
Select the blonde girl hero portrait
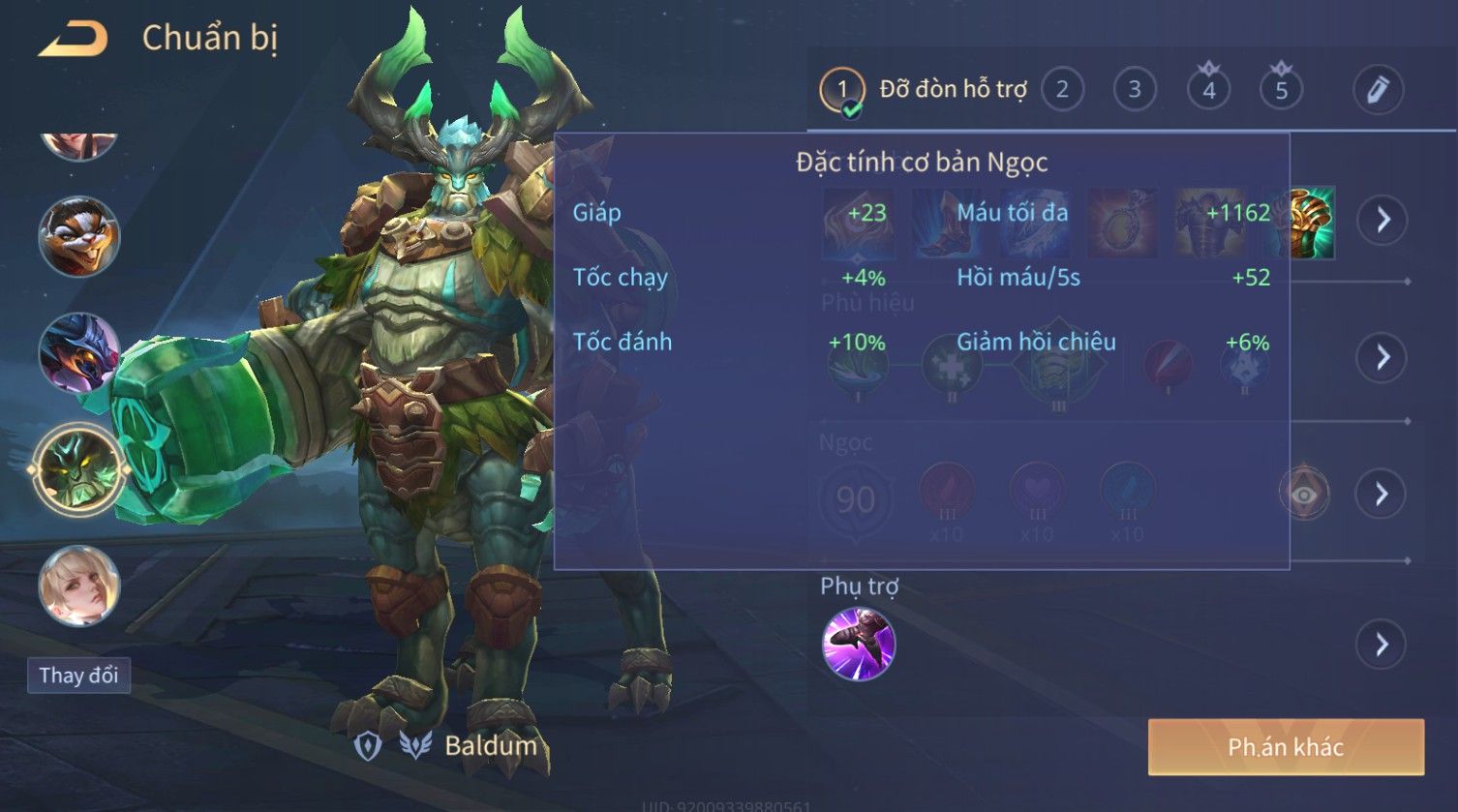pyautogui.click(x=78, y=586)
